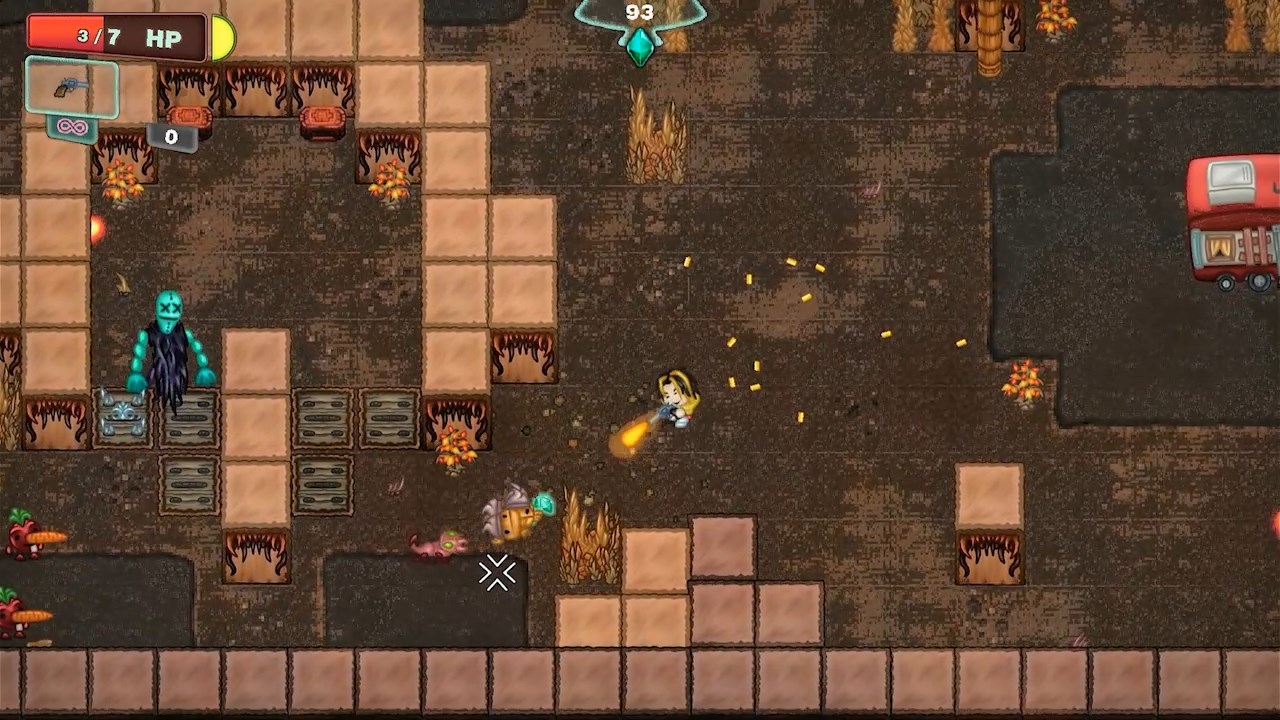This screenshot has width=1280, height=720.
Task: Click the green gem counter showing 93
Action: (639, 13)
